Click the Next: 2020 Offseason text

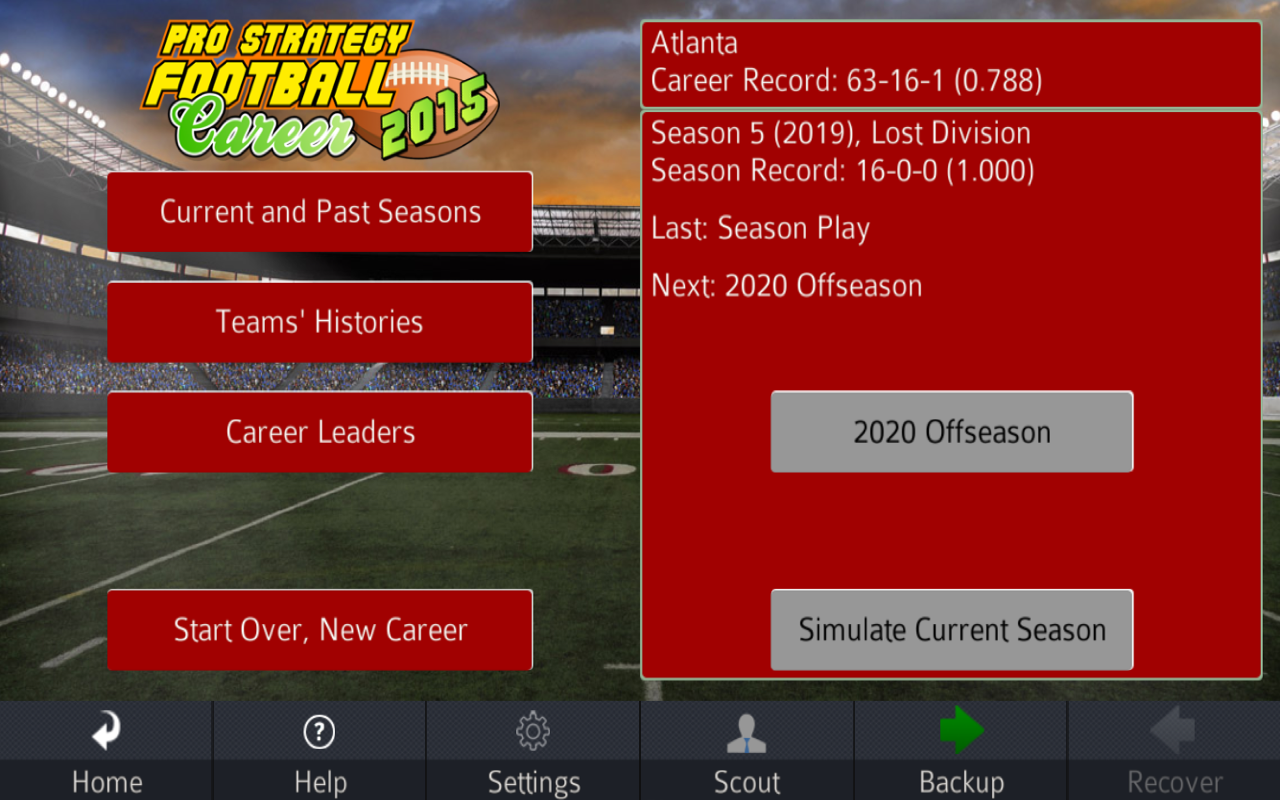[x=785, y=285]
